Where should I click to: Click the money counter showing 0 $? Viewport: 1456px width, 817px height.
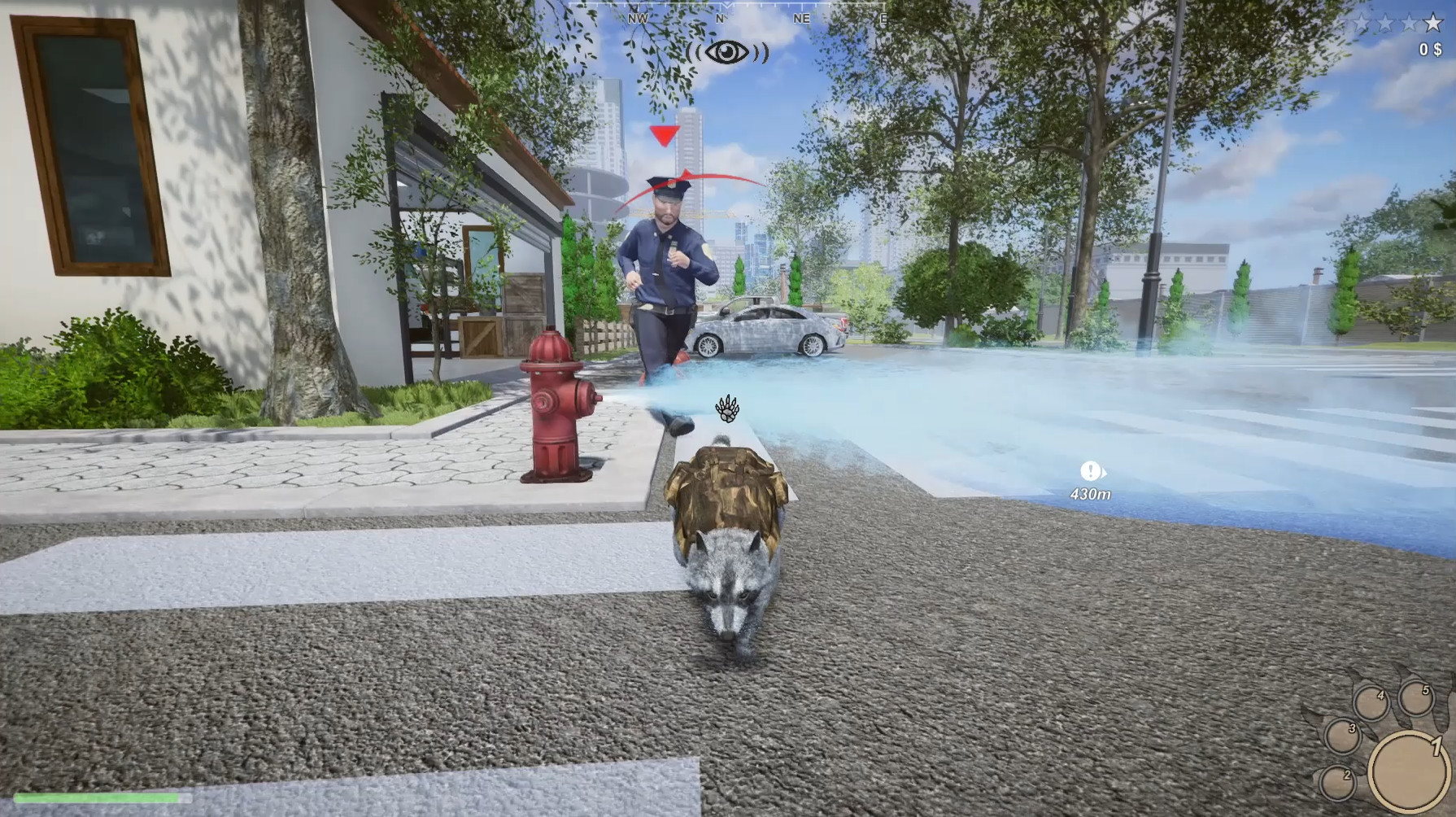(1430, 50)
